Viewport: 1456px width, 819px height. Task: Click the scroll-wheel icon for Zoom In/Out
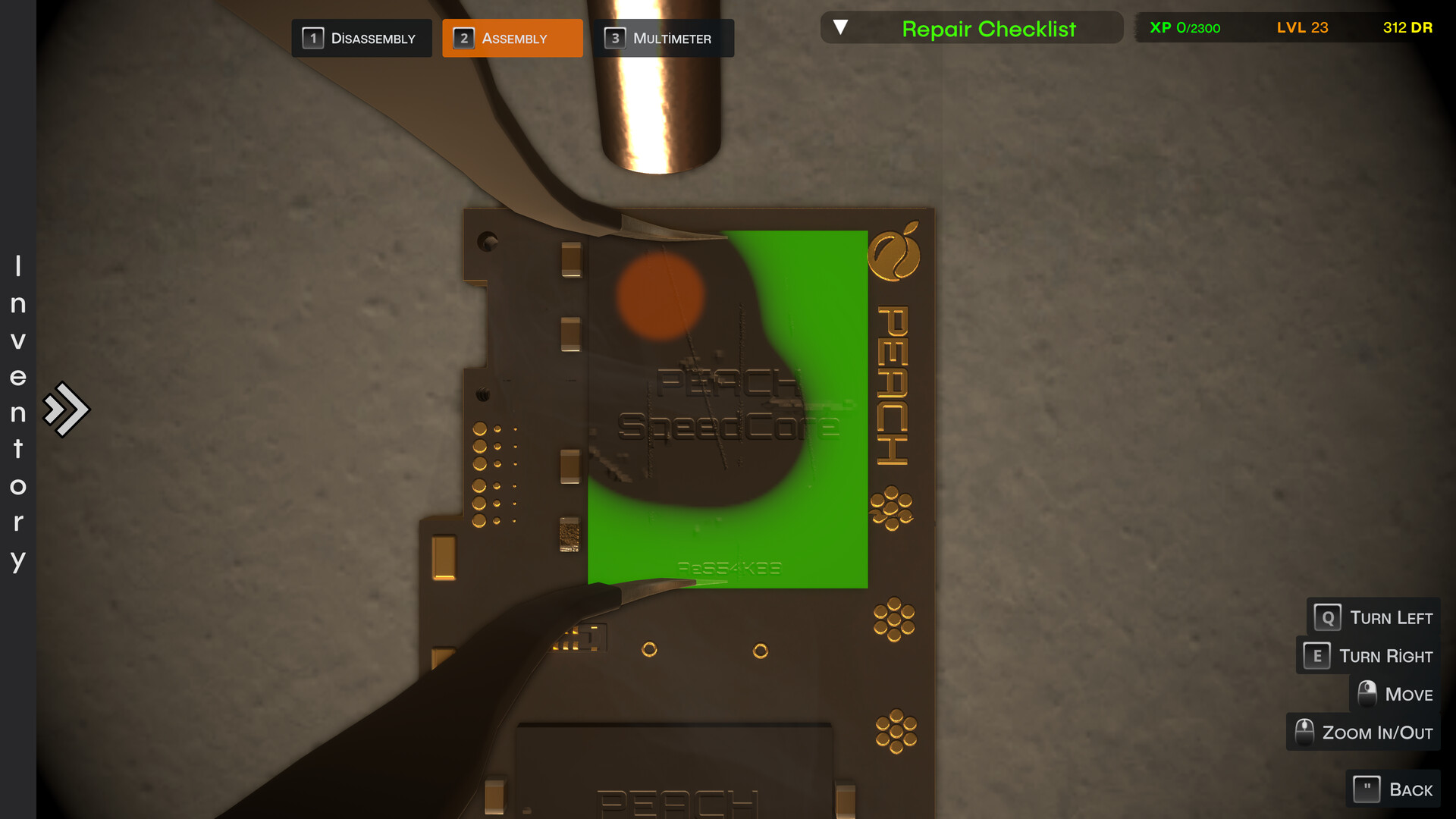coord(1304,731)
